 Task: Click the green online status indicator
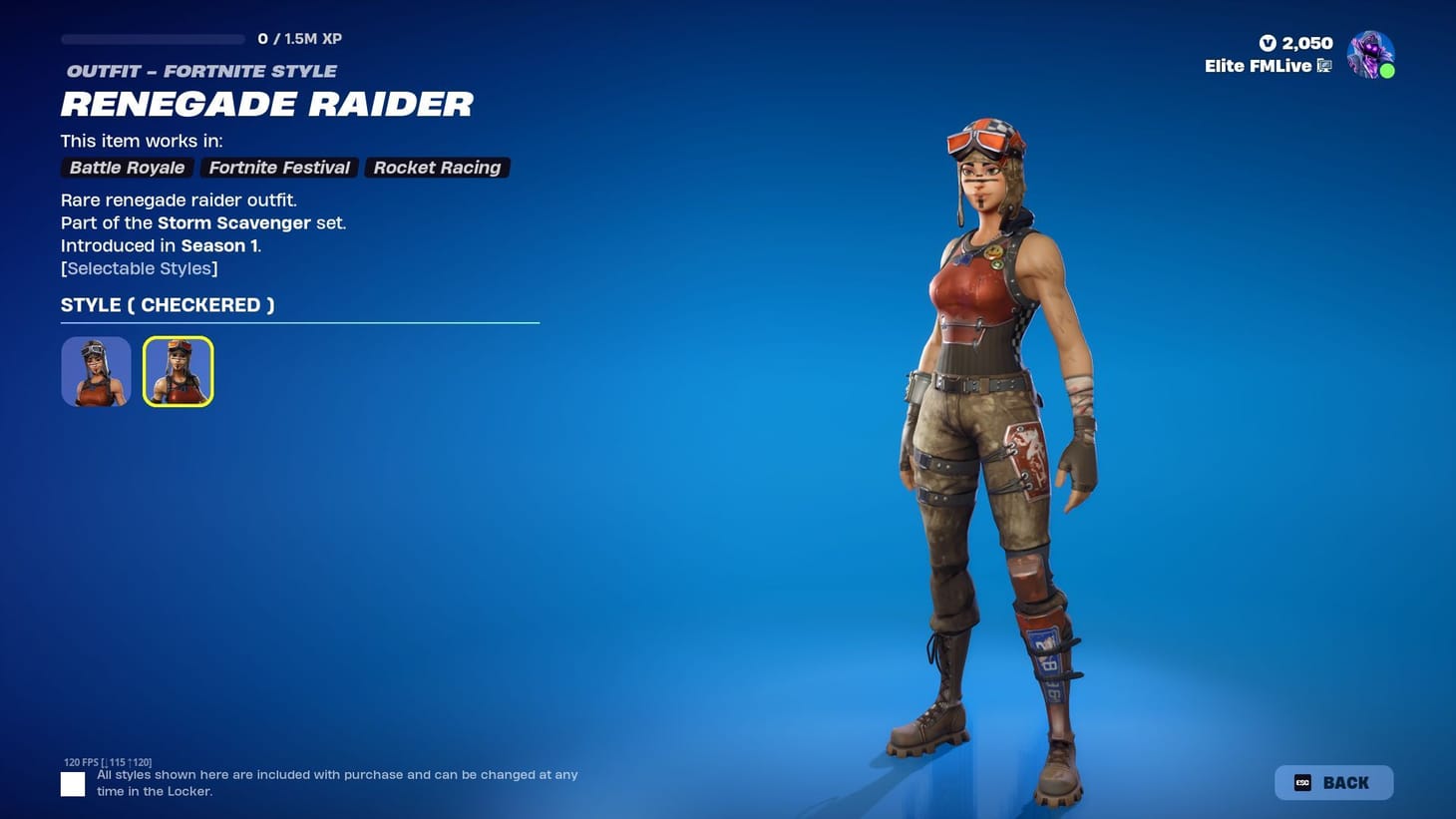coord(1387,71)
